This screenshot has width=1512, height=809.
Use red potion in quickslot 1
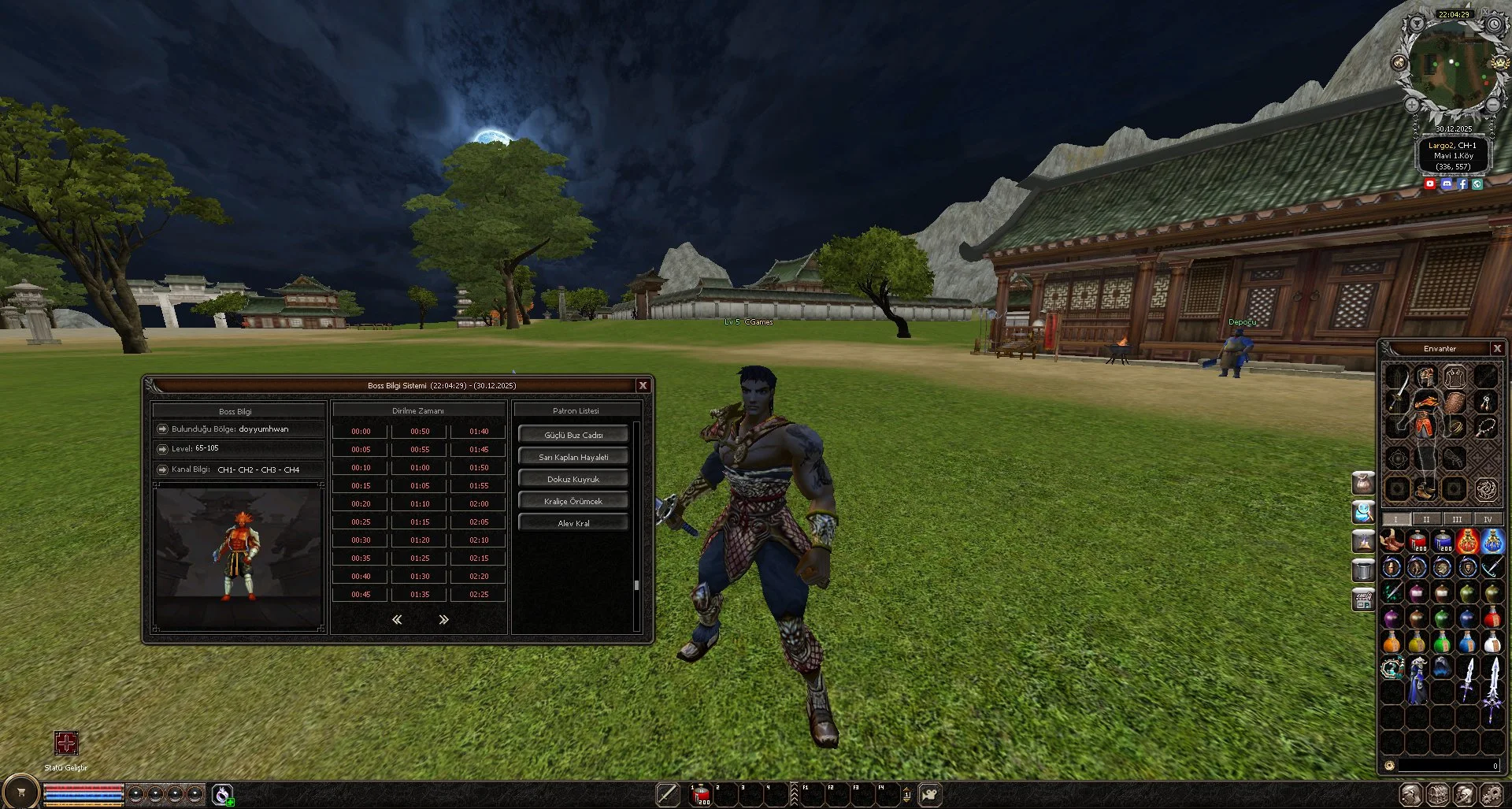(701, 796)
